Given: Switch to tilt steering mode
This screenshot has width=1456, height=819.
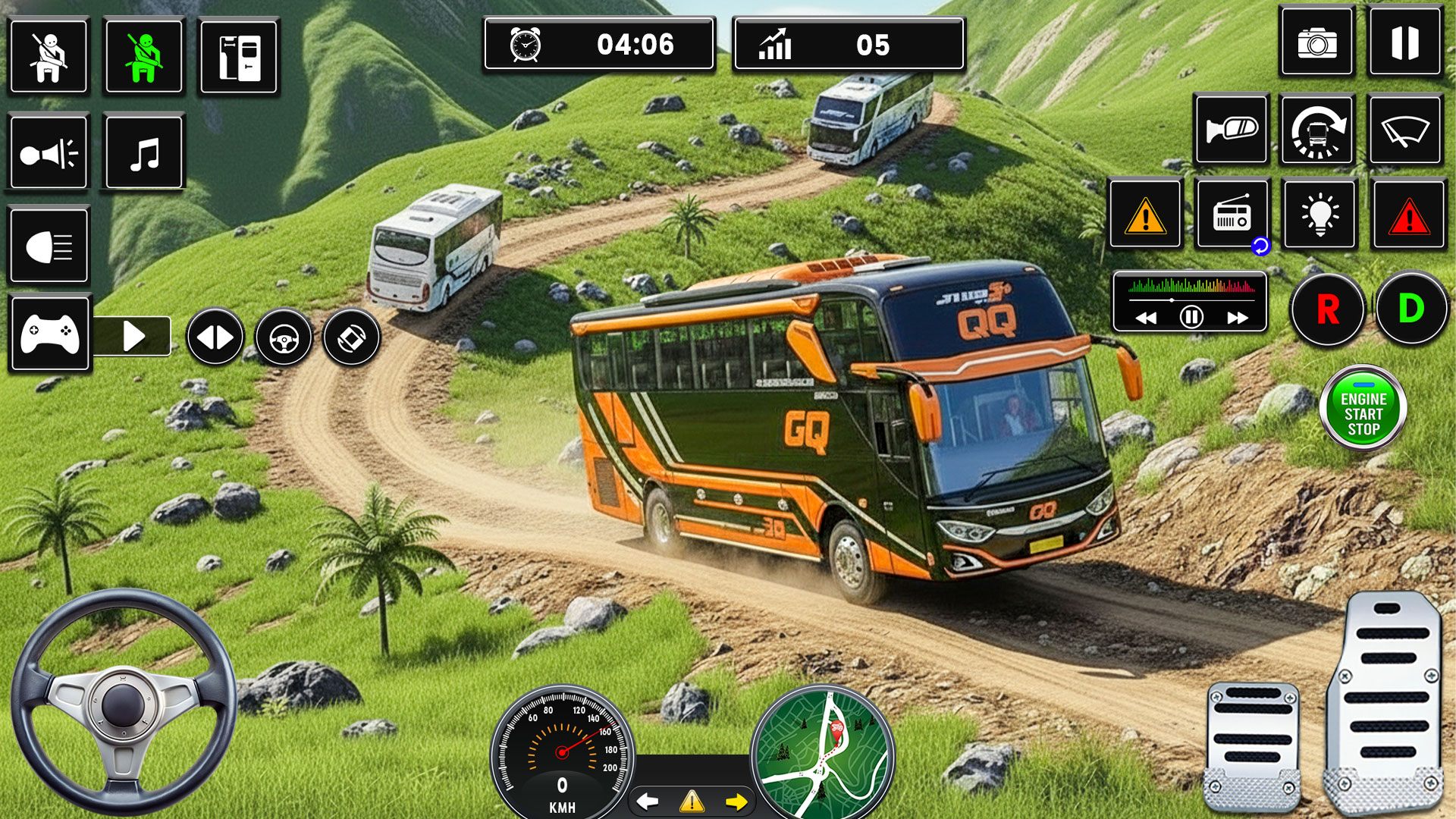Looking at the screenshot, I should tap(350, 337).
